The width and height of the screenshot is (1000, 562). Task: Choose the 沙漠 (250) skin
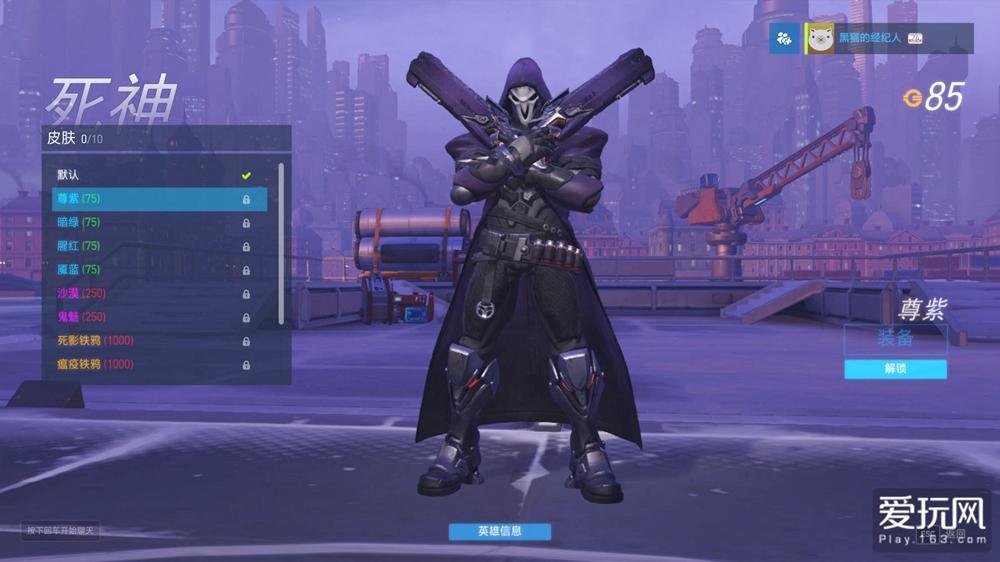click(150, 293)
